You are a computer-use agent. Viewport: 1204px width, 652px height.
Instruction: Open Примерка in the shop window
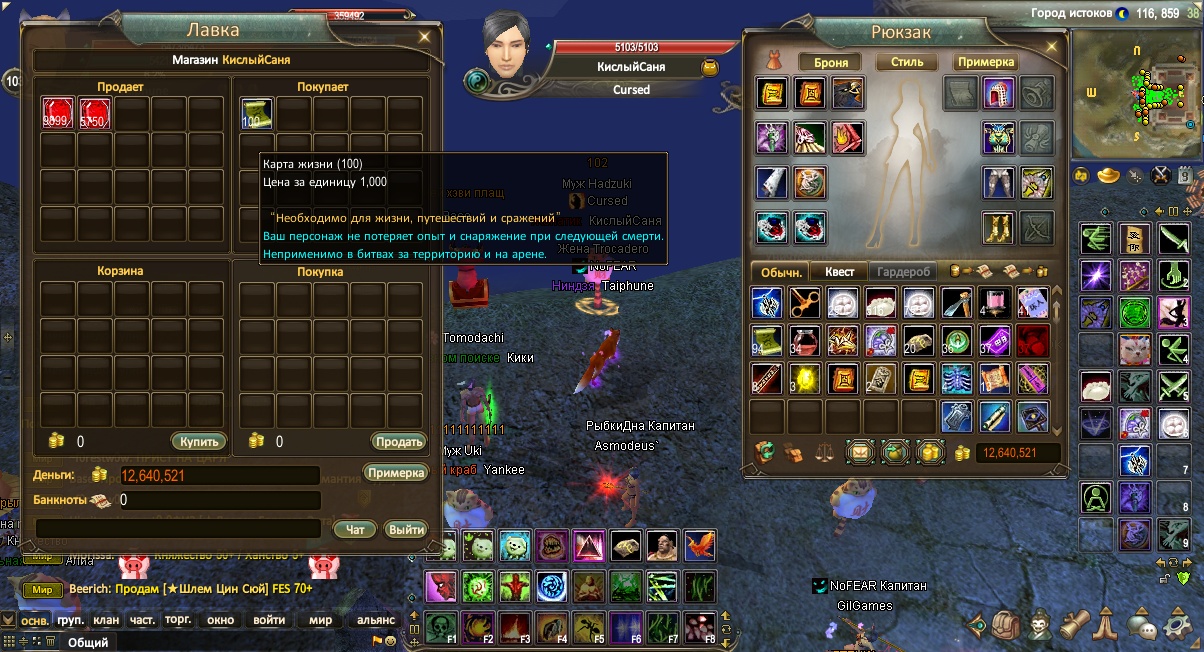point(395,473)
